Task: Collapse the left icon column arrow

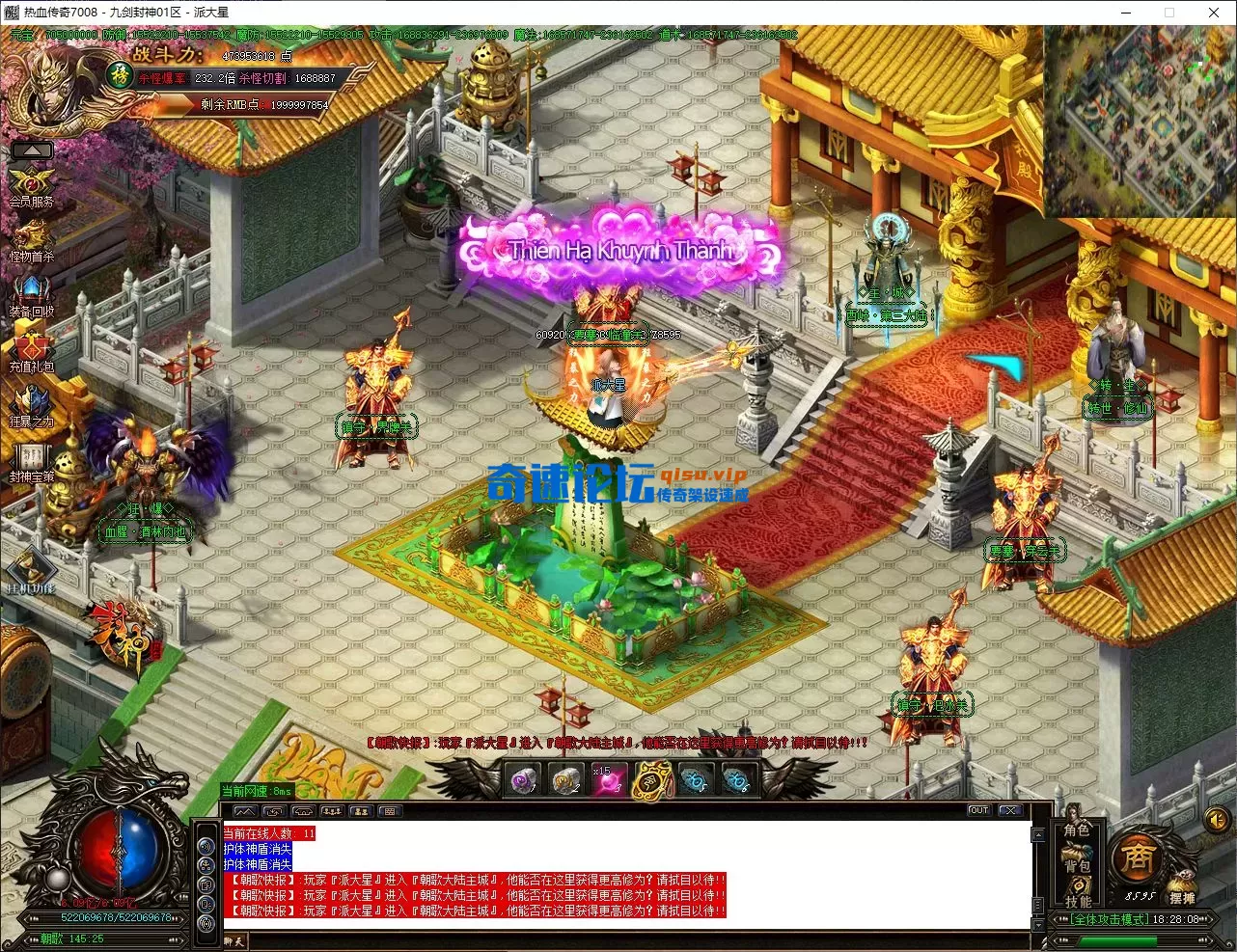Action: (32, 150)
